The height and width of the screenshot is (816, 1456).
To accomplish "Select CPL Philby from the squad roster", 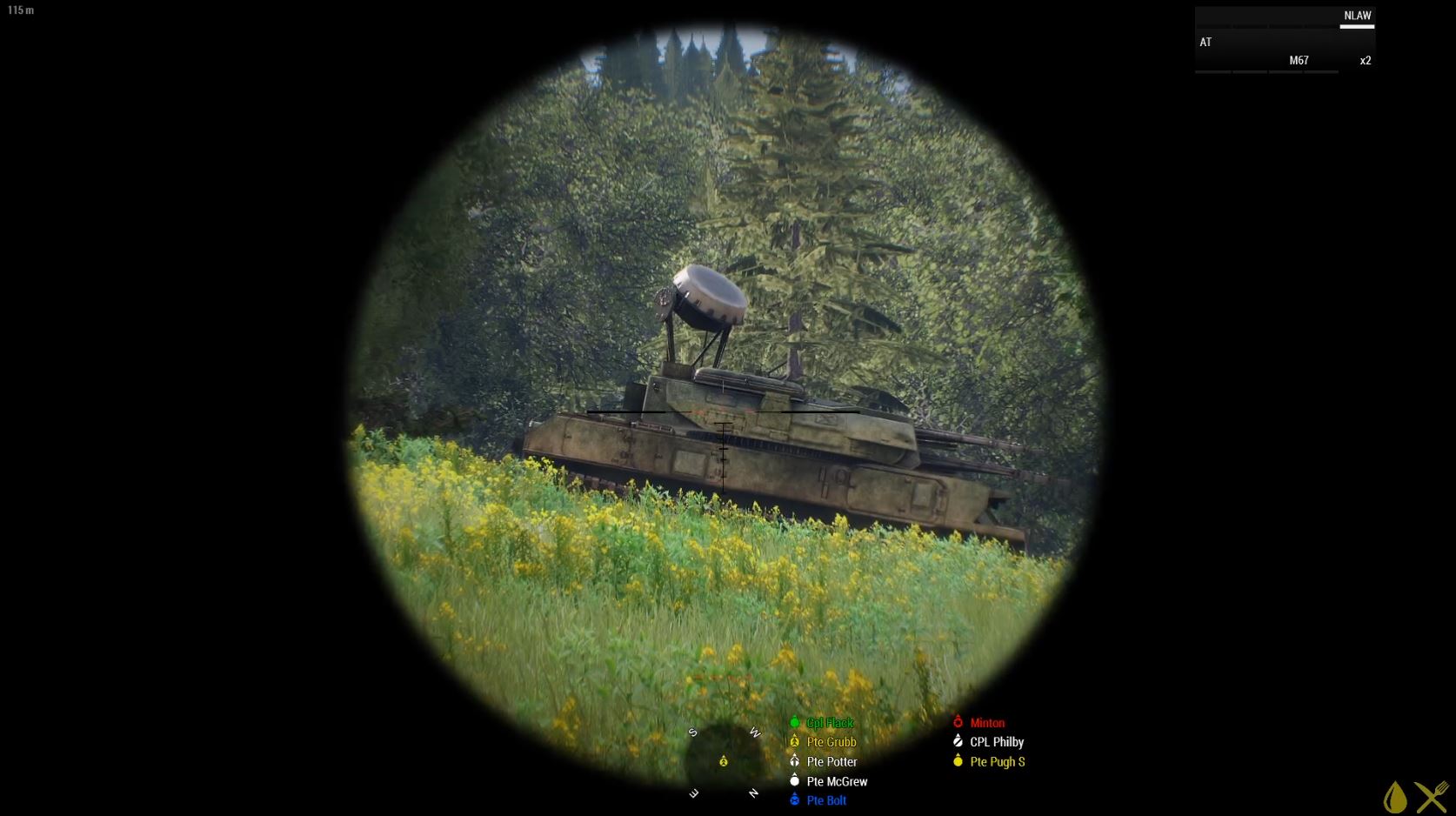I will pyautogui.click(x=996, y=742).
